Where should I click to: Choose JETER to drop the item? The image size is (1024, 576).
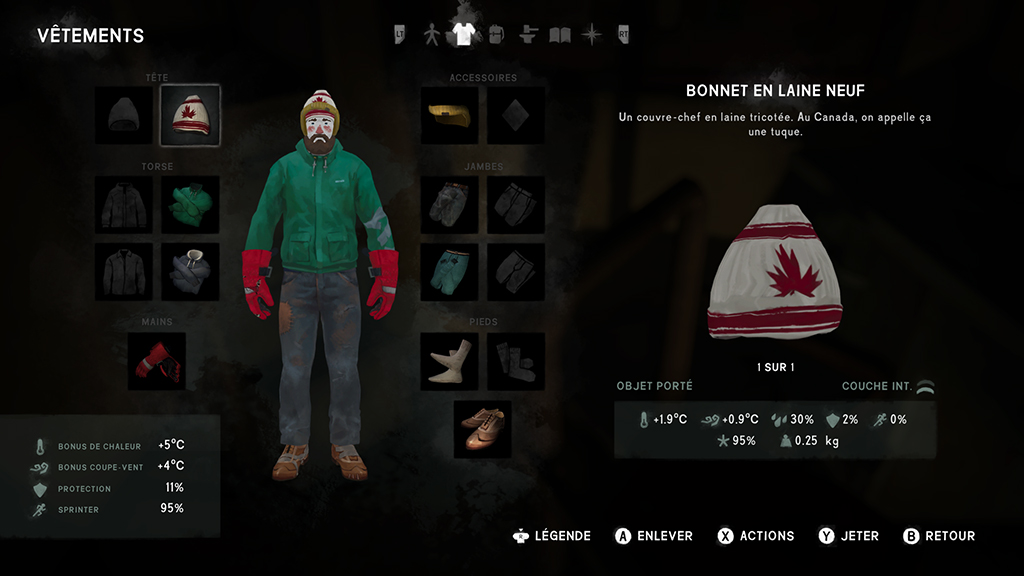[x=849, y=536]
